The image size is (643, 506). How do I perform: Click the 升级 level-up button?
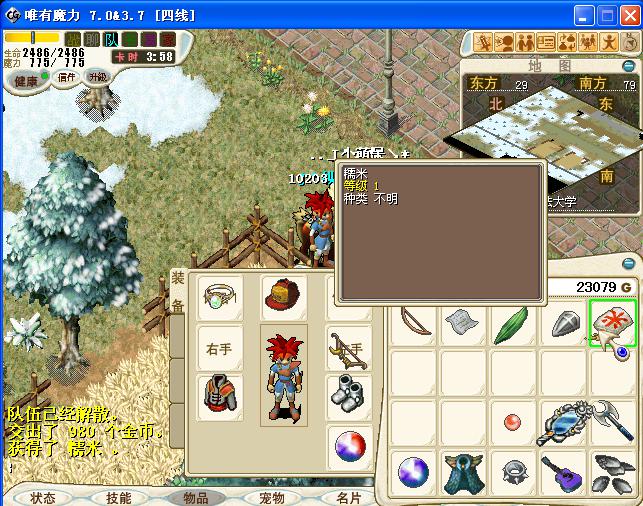[x=97, y=76]
